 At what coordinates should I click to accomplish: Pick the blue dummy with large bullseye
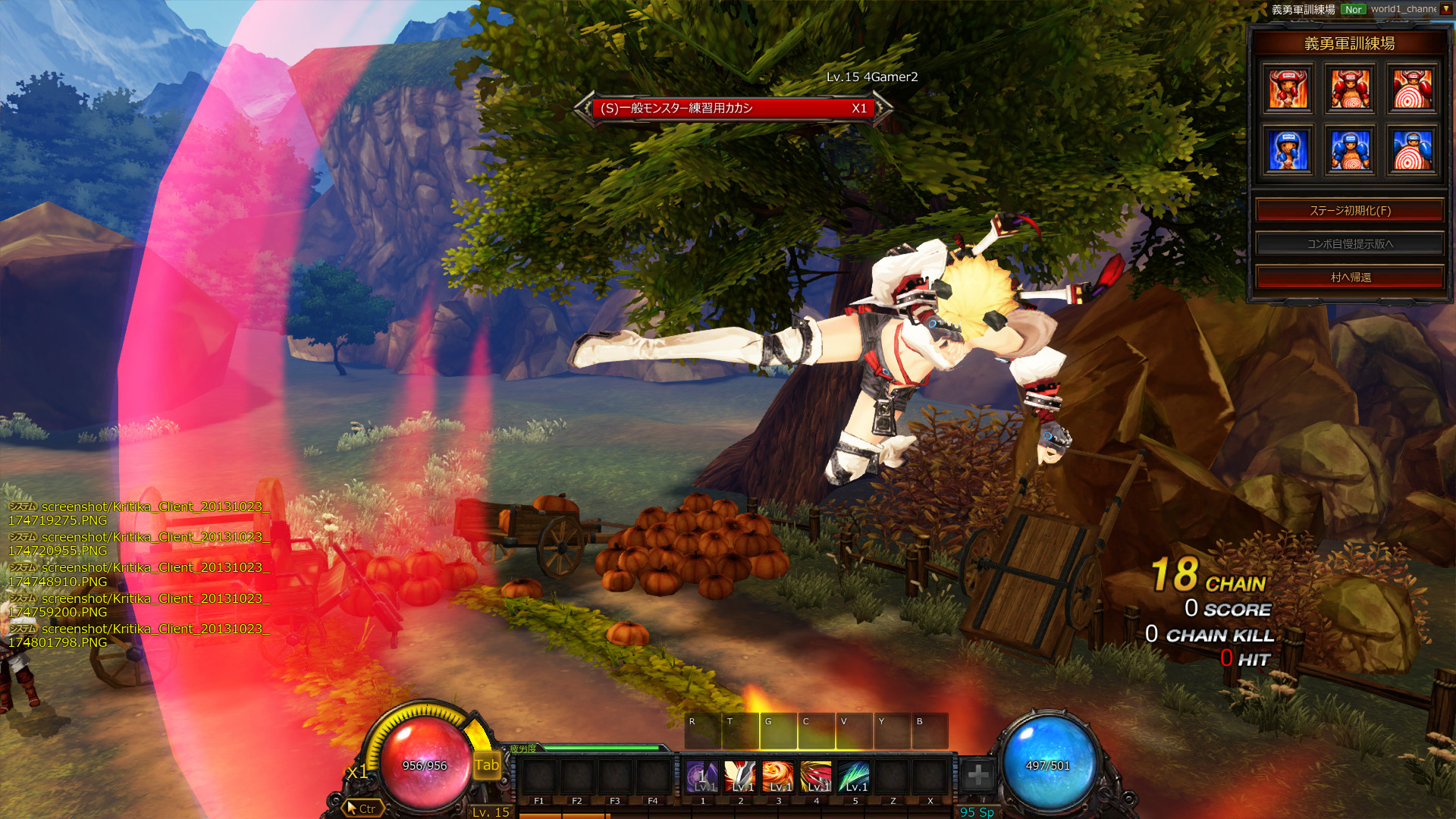(1412, 151)
